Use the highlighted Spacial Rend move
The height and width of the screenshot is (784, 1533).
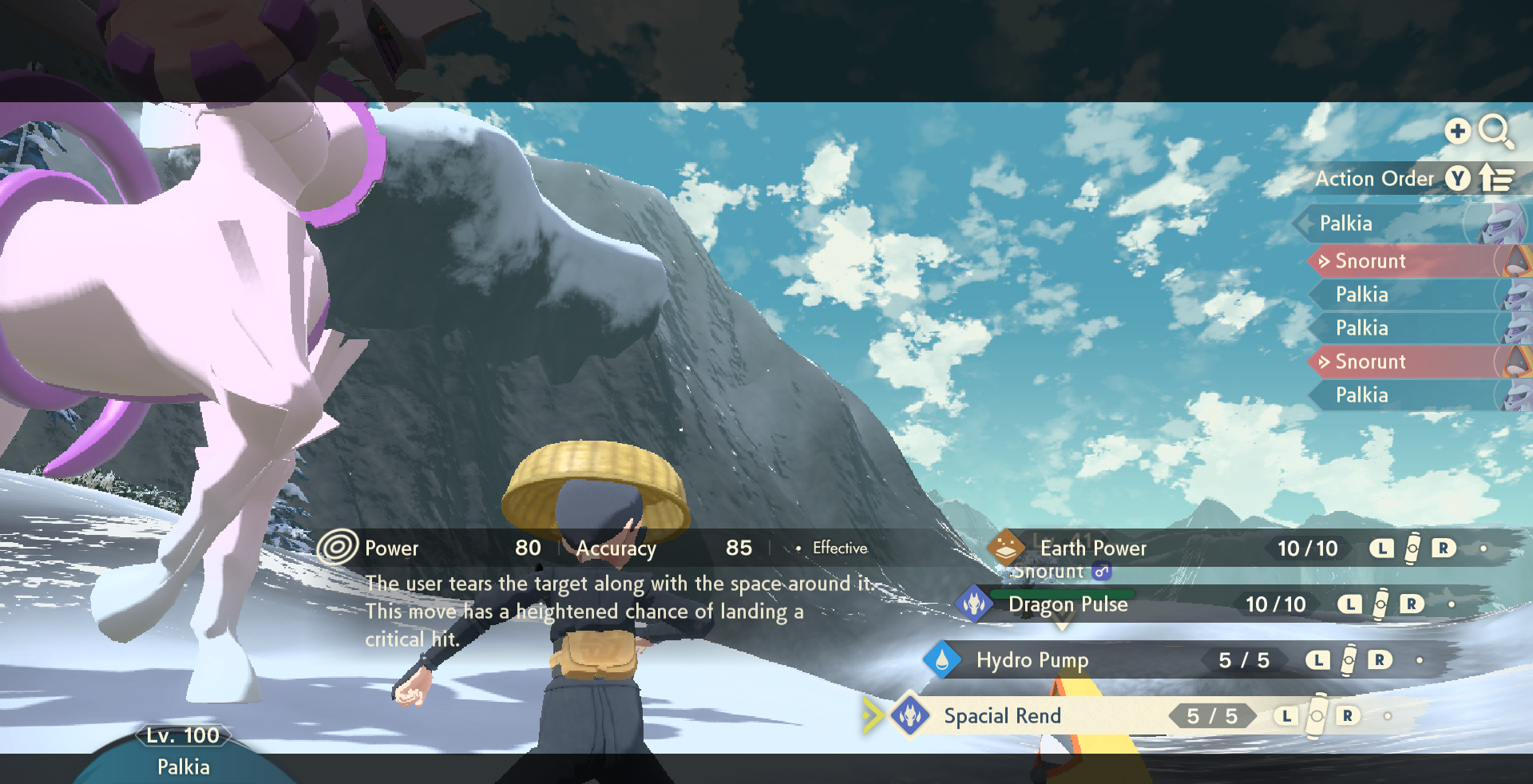coord(1002,716)
